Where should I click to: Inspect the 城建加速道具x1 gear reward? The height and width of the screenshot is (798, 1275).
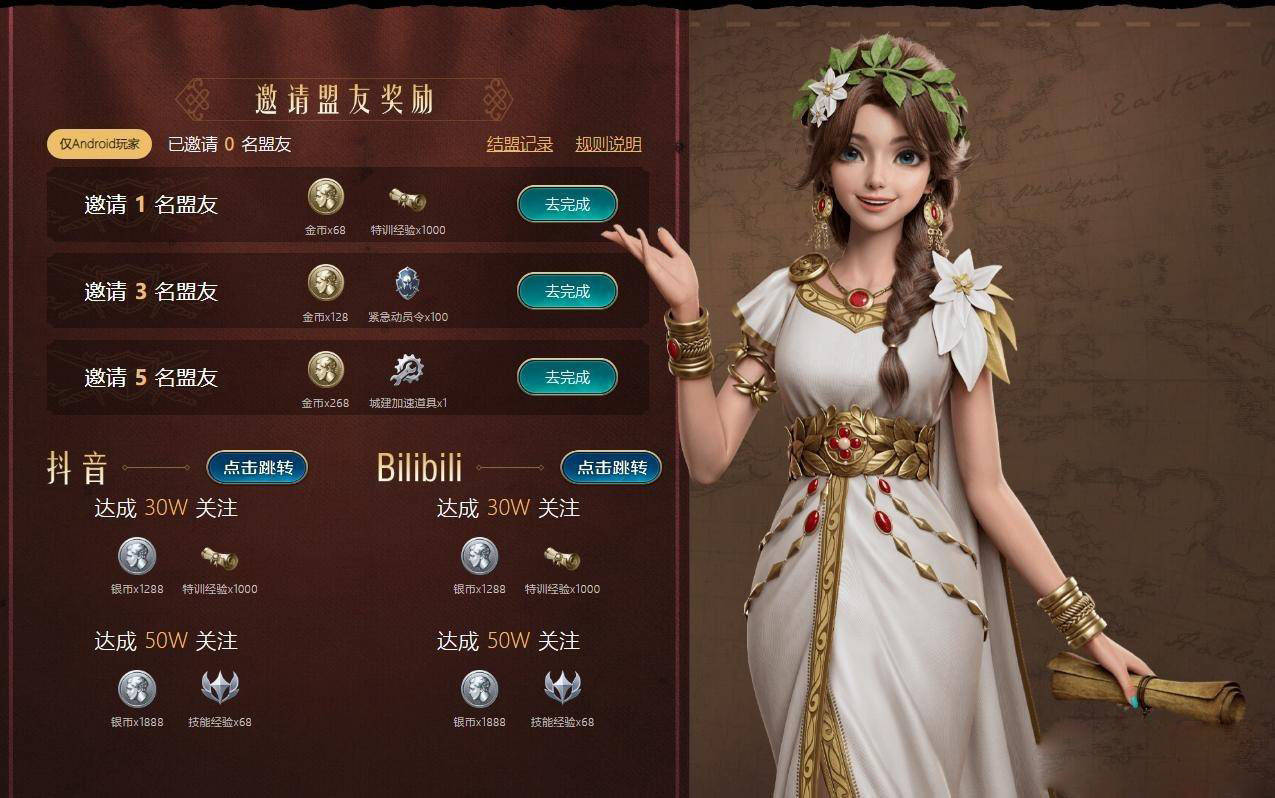[407, 370]
